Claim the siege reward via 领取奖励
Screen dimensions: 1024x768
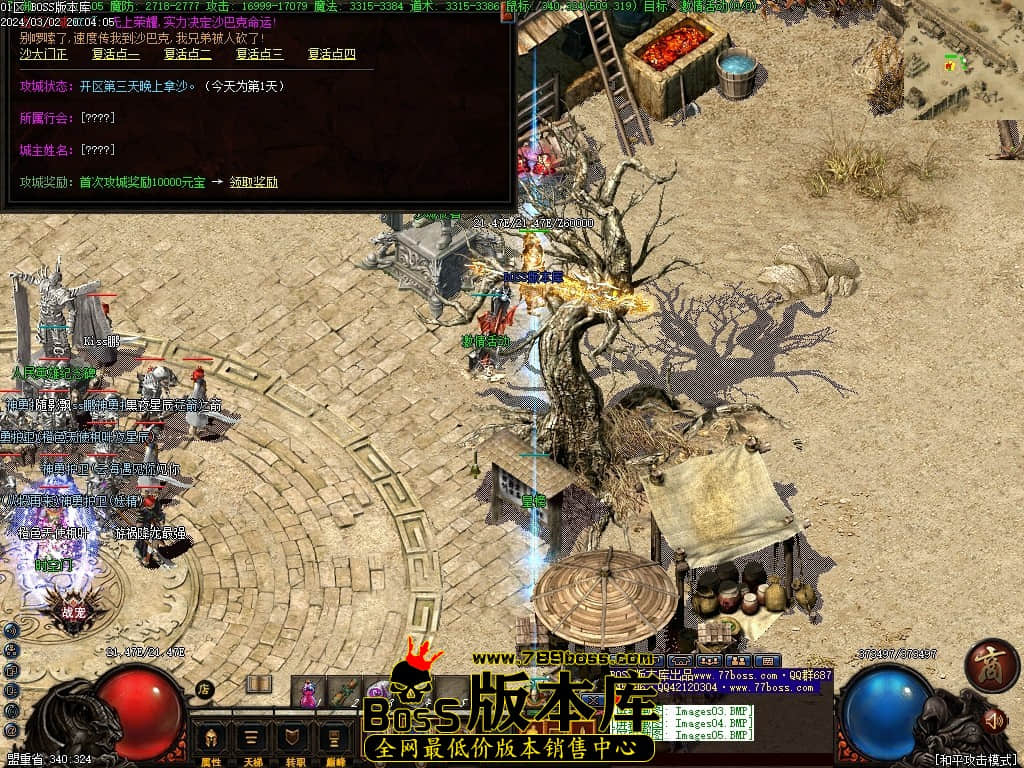tap(253, 182)
